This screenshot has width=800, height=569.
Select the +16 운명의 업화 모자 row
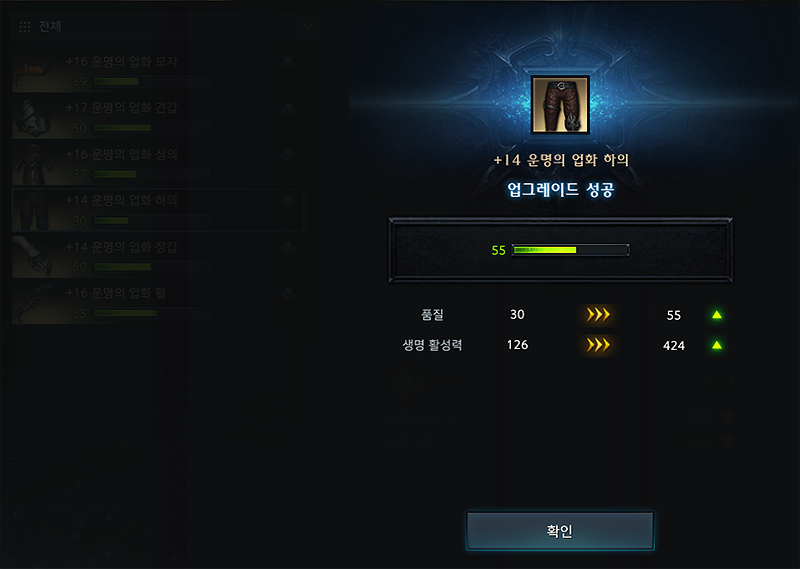[x=155, y=70]
